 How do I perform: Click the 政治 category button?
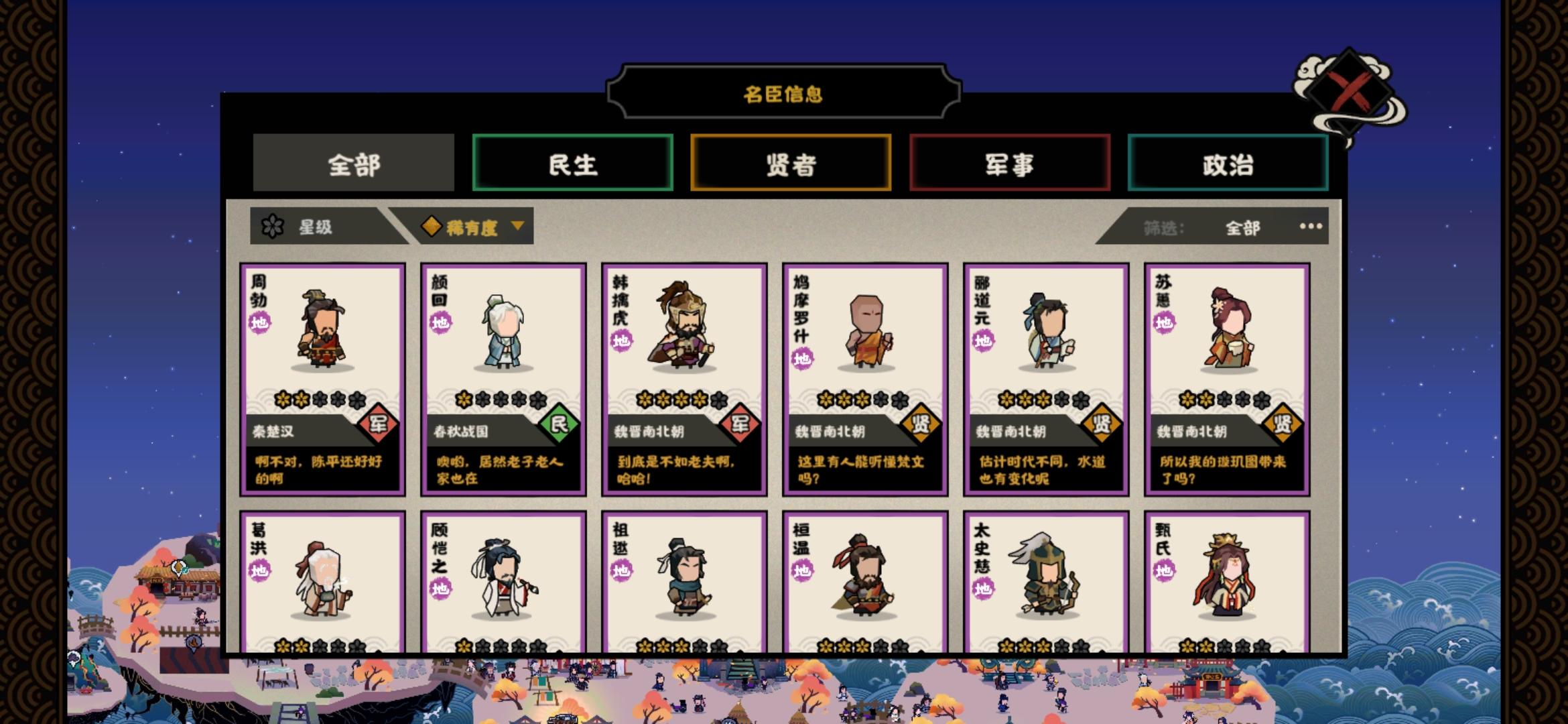pyautogui.click(x=1228, y=163)
